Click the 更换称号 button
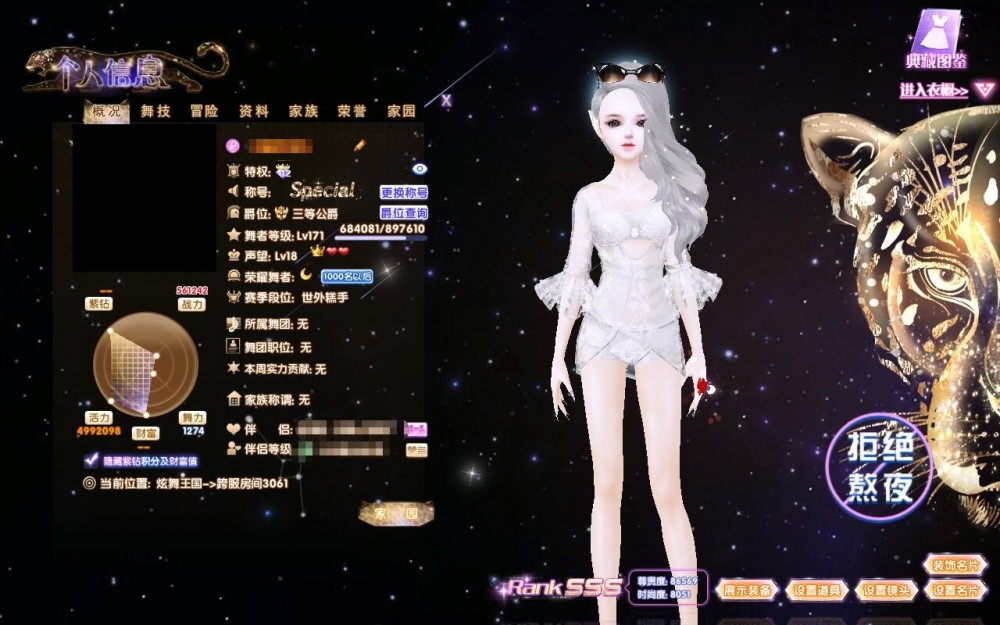This screenshot has height=625, width=1000. click(404, 192)
